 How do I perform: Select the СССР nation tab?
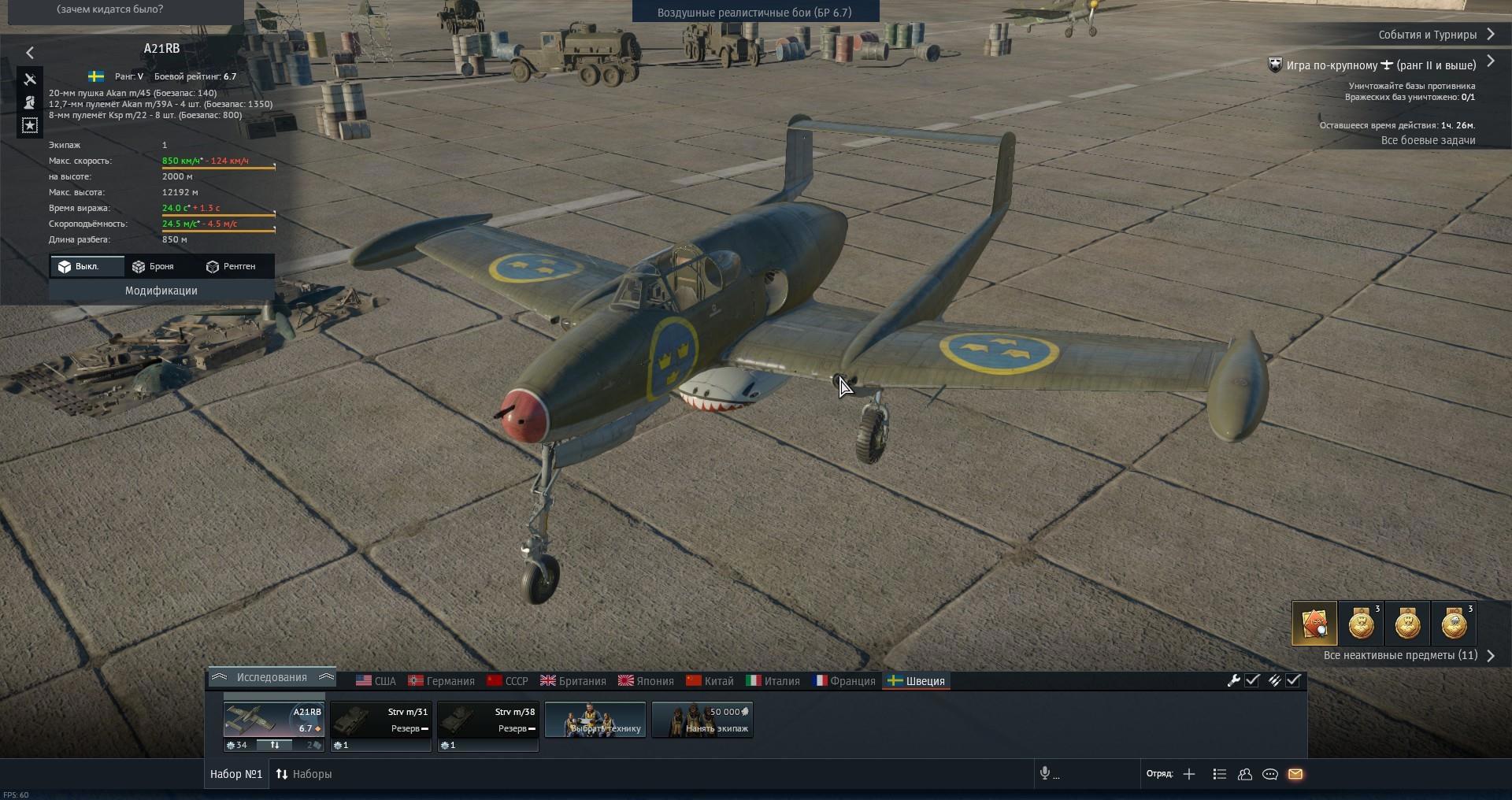point(508,681)
